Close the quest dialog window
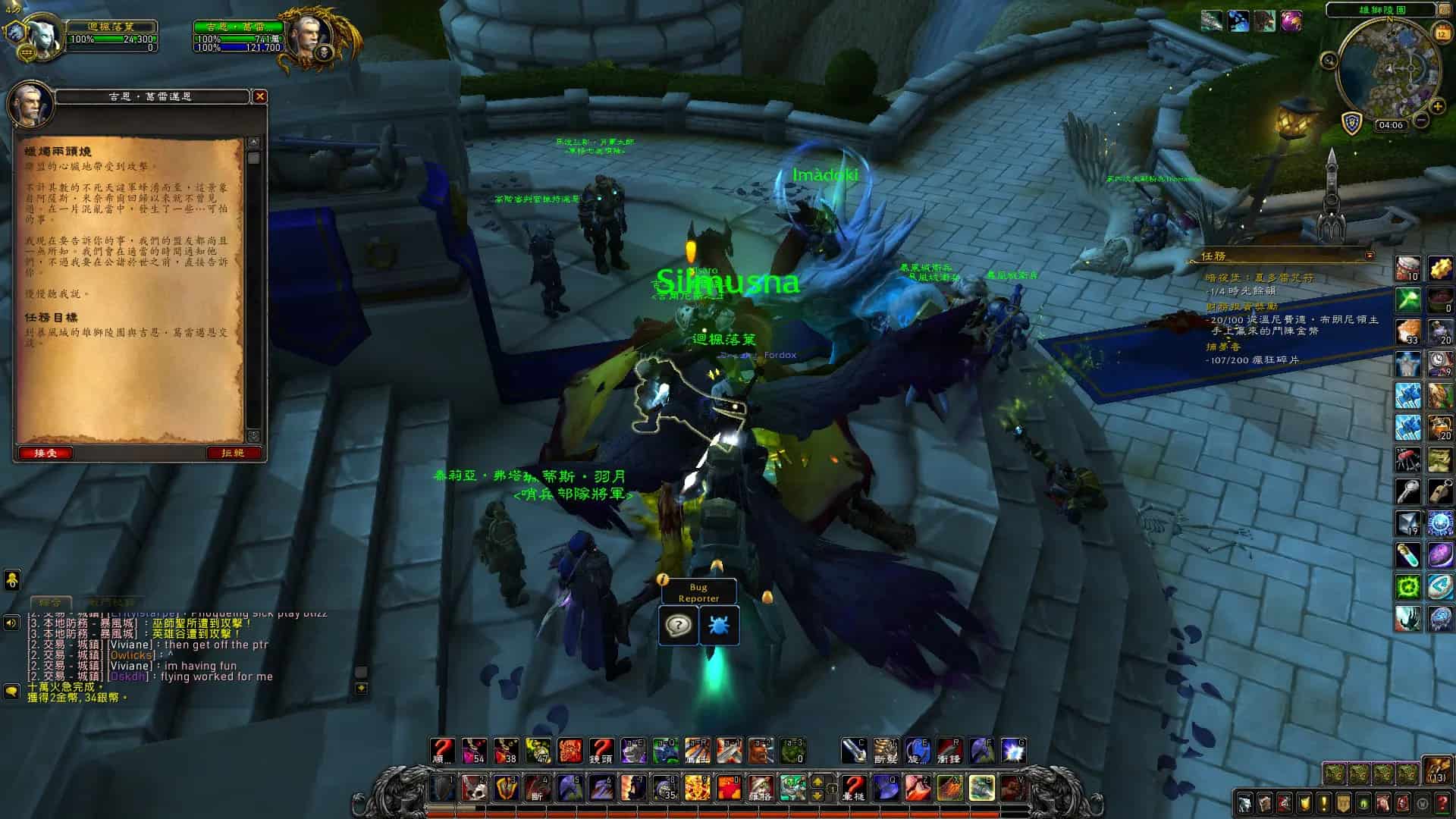The height and width of the screenshot is (819, 1456). (259, 96)
